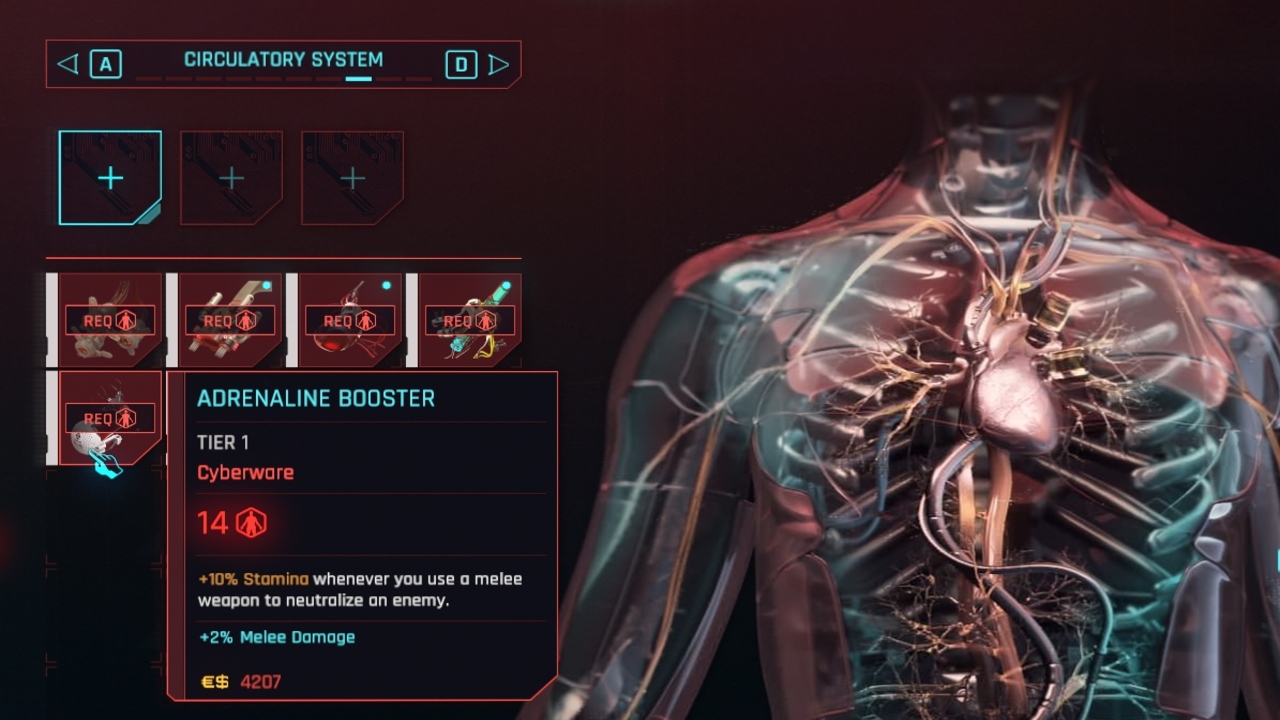Click the left arrow to previous body system

pyautogui.click(x=66, y=63)
